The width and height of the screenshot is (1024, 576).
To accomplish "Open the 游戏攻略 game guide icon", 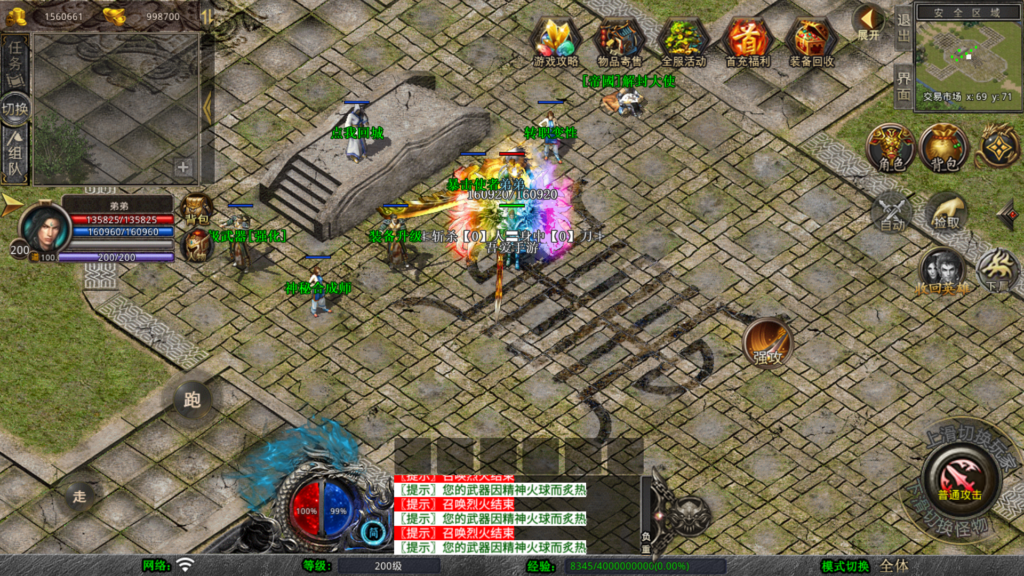I will [555, 41].
